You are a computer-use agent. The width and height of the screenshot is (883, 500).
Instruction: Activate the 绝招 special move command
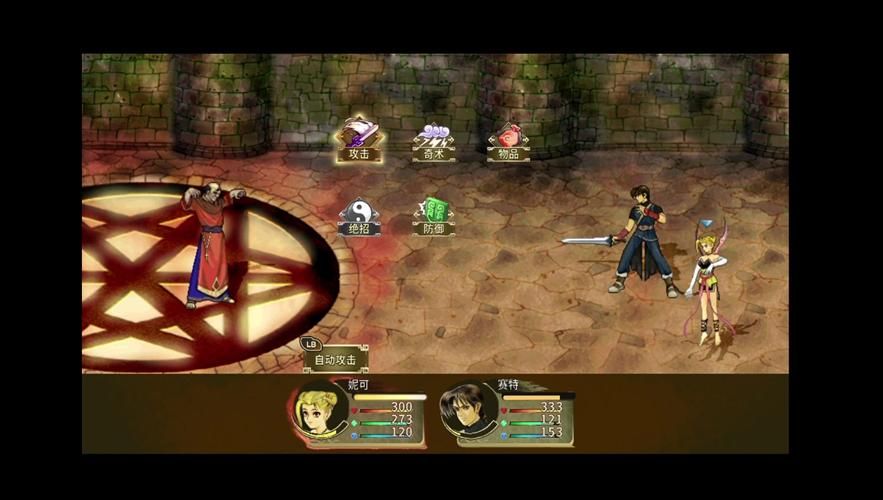click(359, 216)
